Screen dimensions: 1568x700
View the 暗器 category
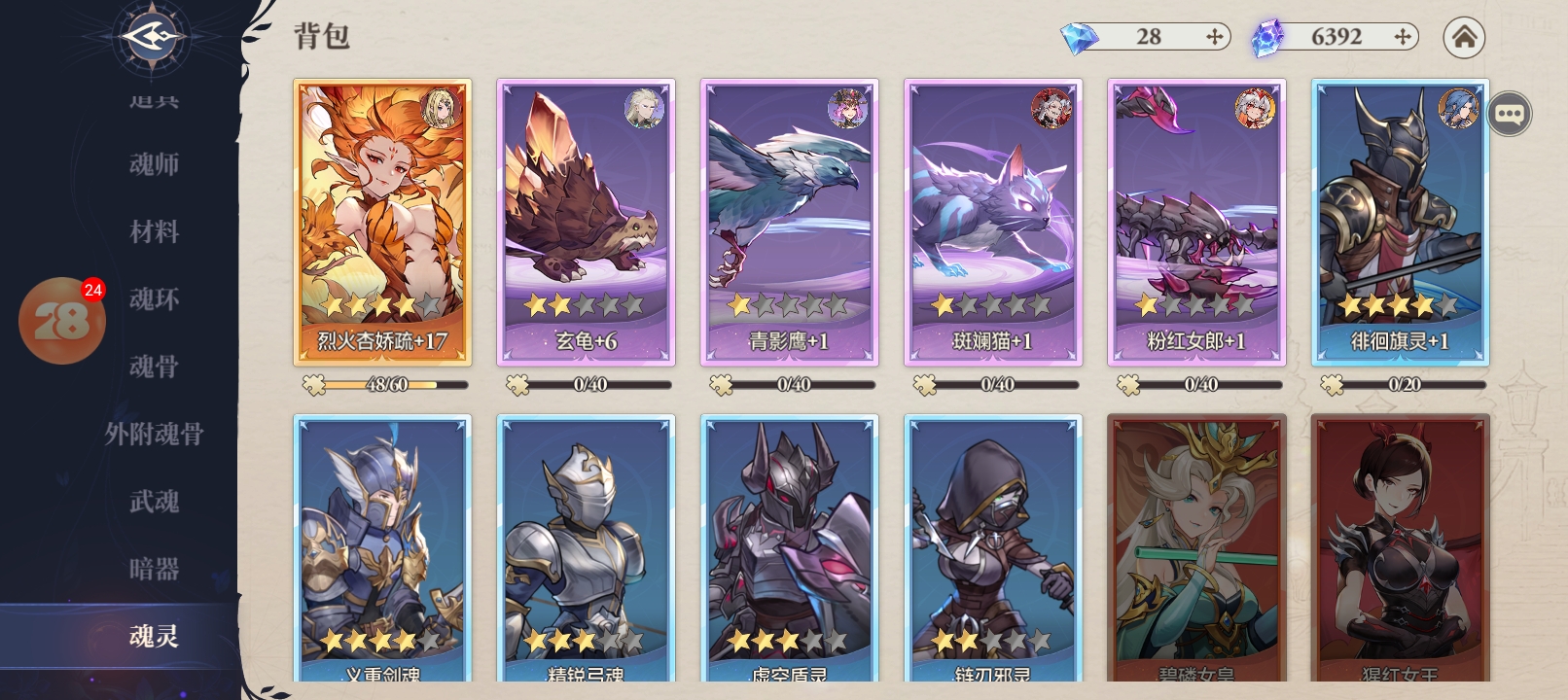tap(154, 569)
